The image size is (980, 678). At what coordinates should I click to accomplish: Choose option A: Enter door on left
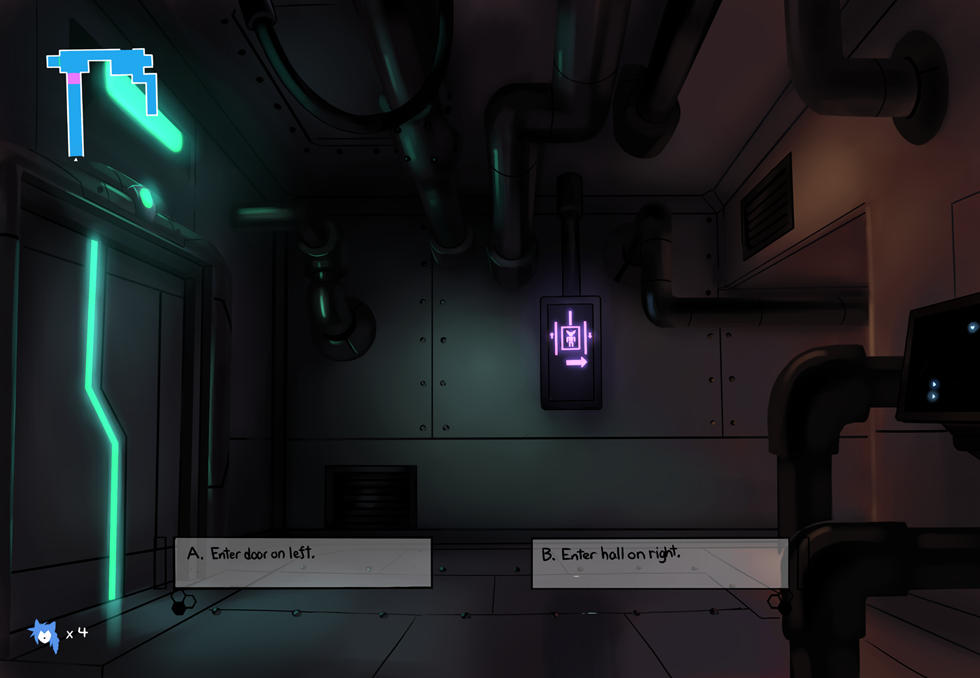(x=303, y=562)
